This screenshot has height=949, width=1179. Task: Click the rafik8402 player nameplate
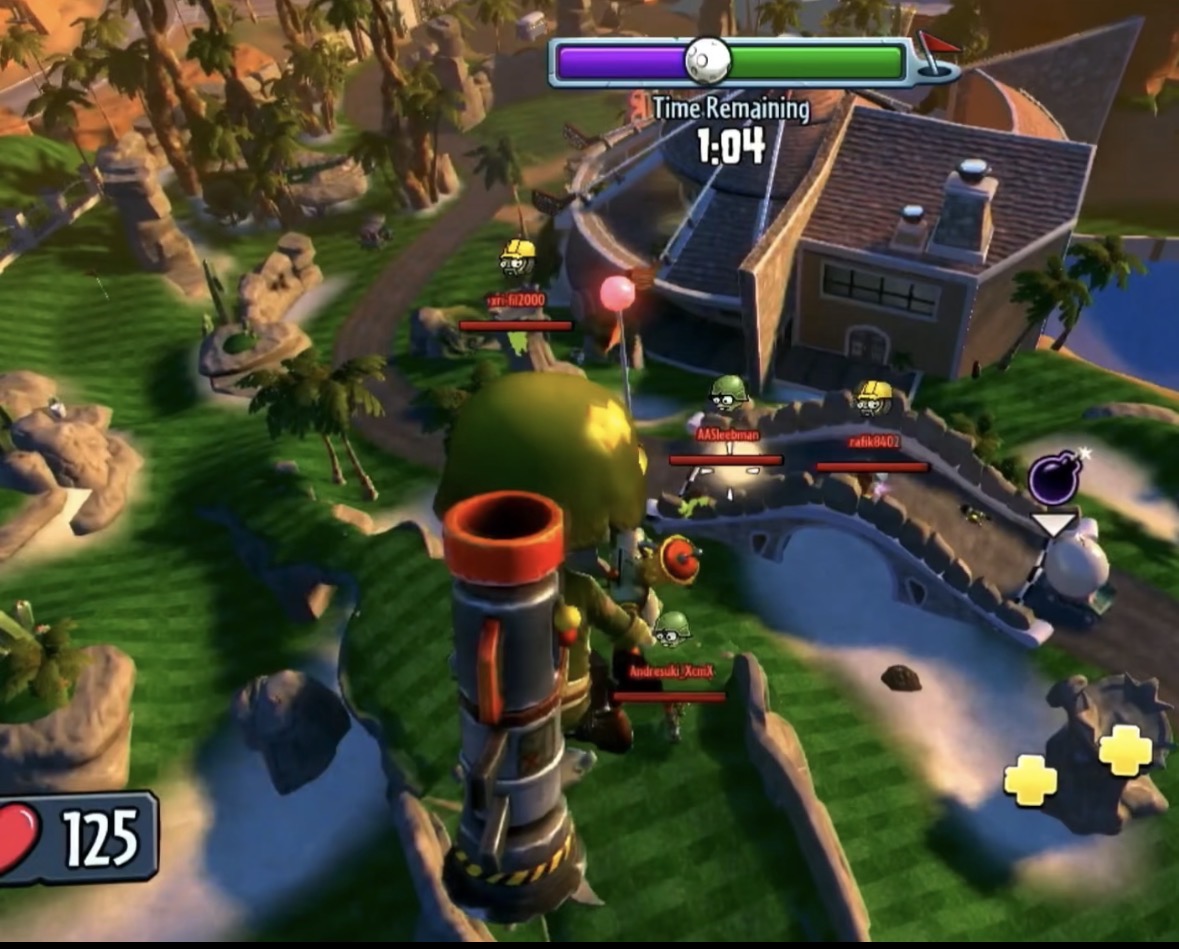(x=873, y=441)
